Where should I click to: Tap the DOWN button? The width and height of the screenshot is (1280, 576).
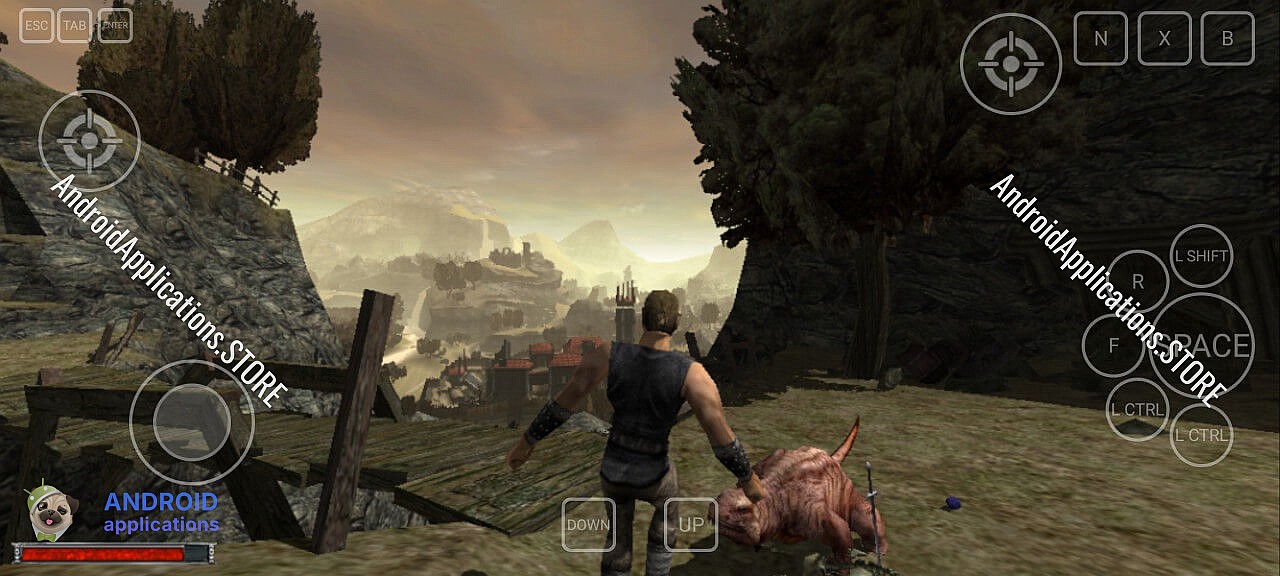coord(588,524)
